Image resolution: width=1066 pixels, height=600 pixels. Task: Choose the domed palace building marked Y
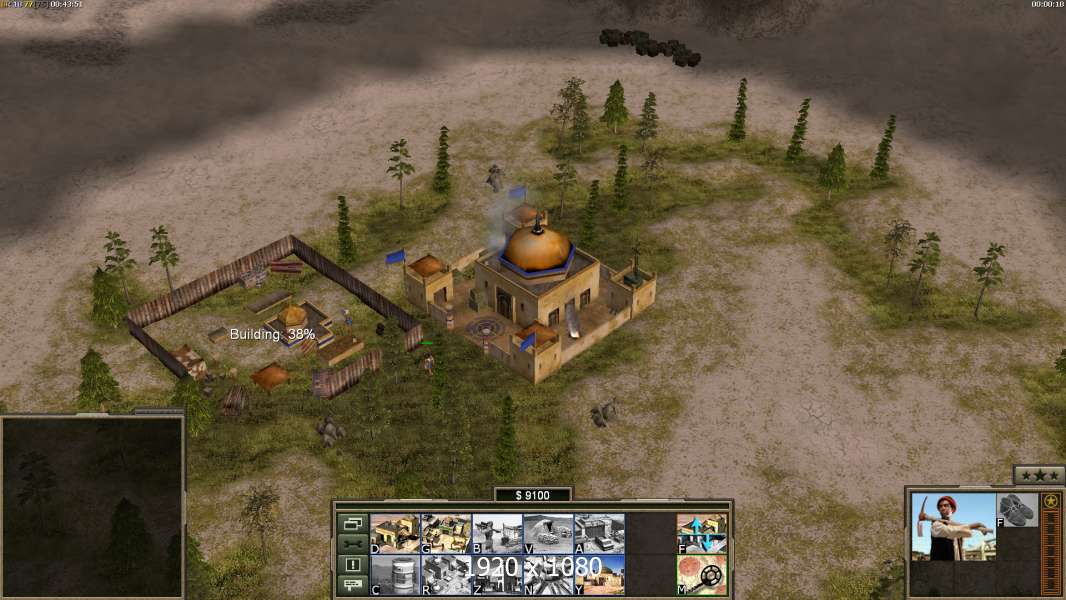click(599, 574)
